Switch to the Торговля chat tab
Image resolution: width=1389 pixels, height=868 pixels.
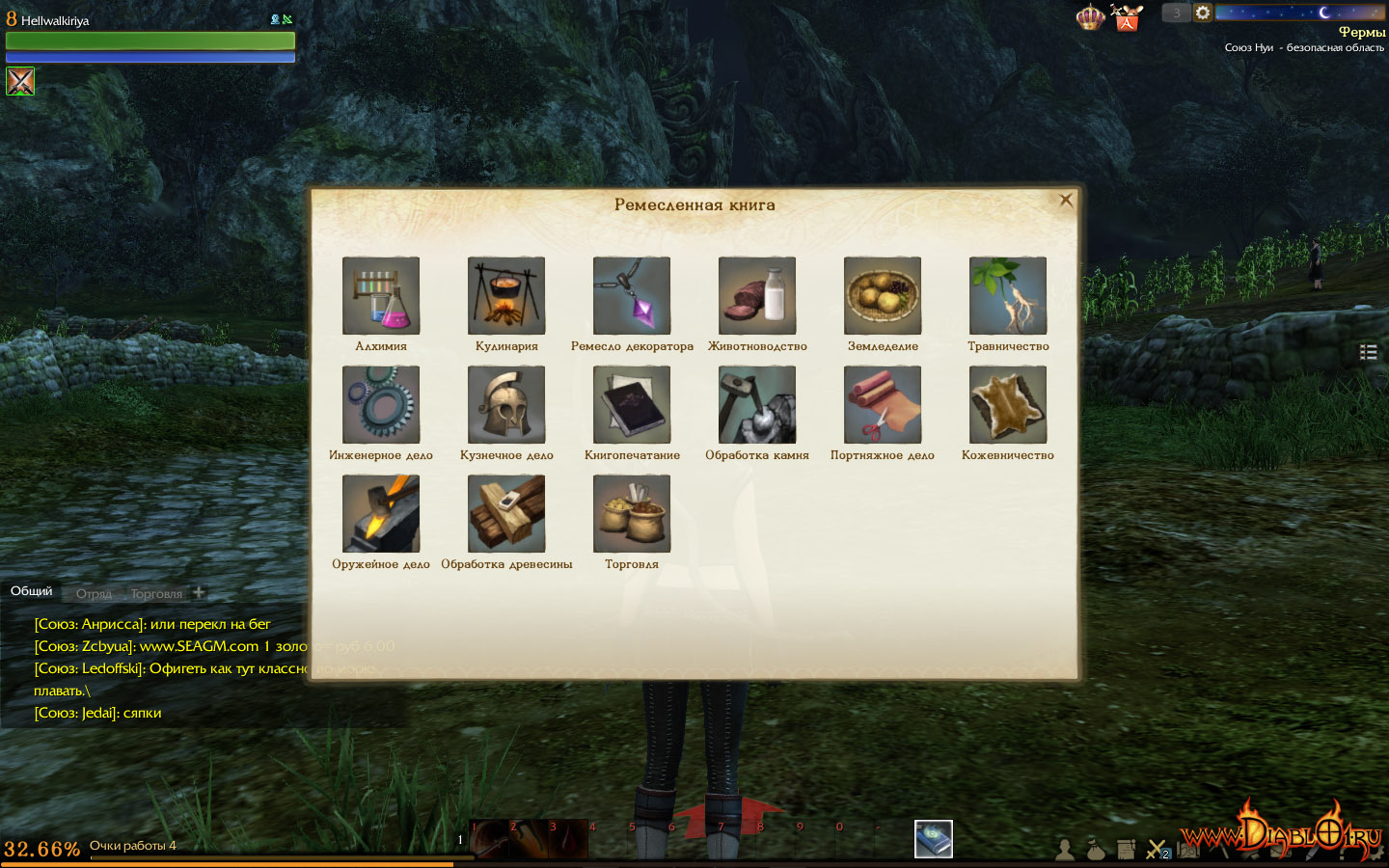(156, 594)
